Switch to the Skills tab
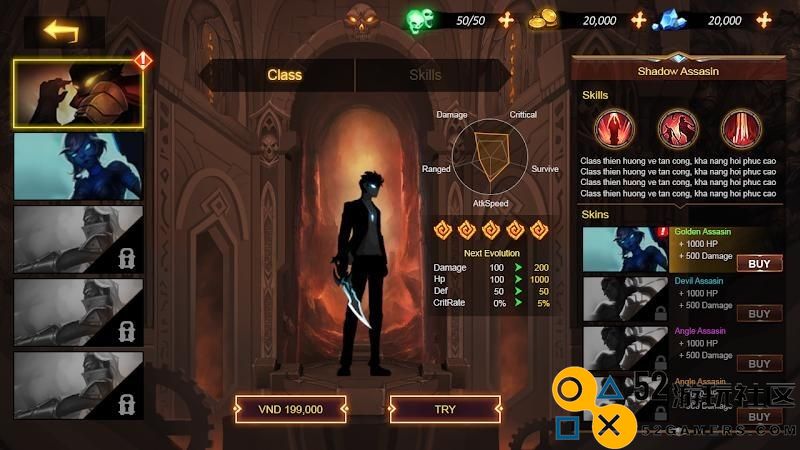Image resolution: width=800 pixels, height=450 pixels. pos(425,75)
